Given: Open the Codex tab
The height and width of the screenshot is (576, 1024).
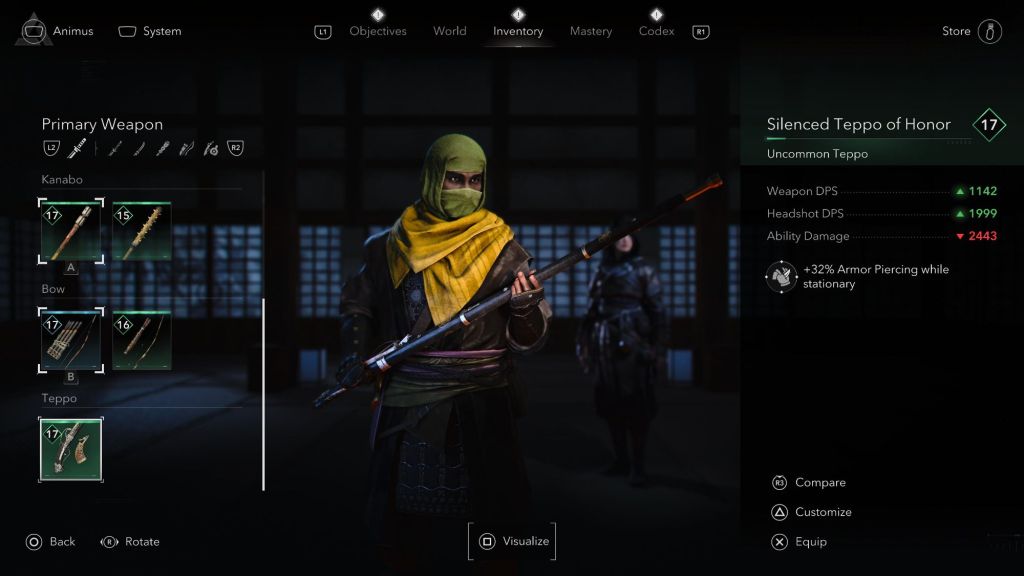Looking at the screenshot, I should 657,31.
